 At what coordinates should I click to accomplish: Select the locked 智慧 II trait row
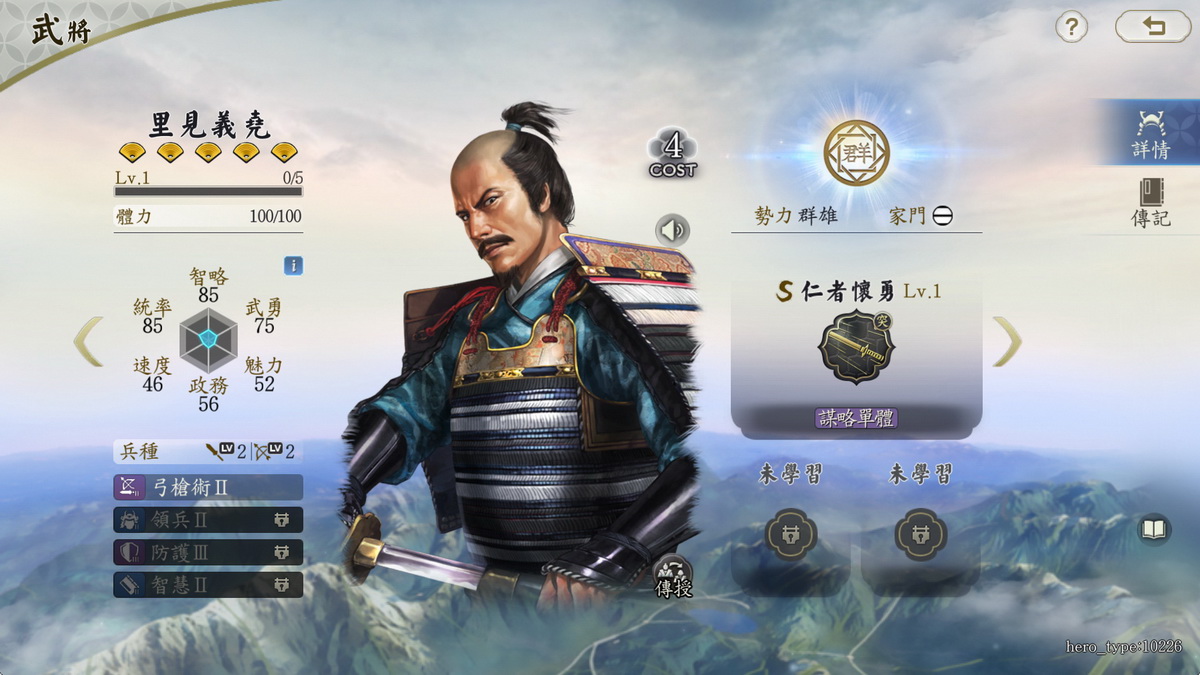[208, 584]
